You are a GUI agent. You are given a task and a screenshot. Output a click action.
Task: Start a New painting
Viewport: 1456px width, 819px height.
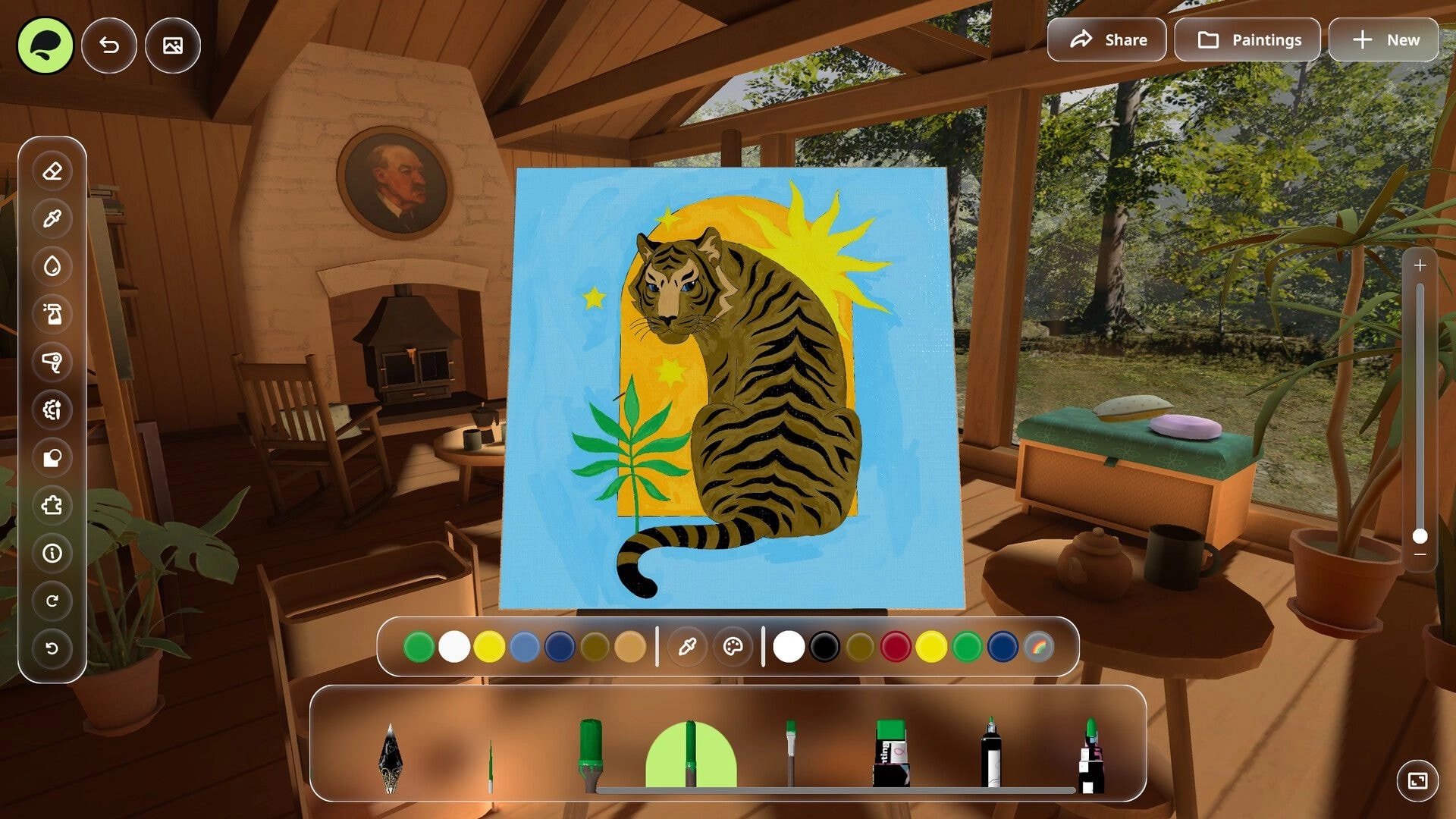click(x=1384, y=39)
